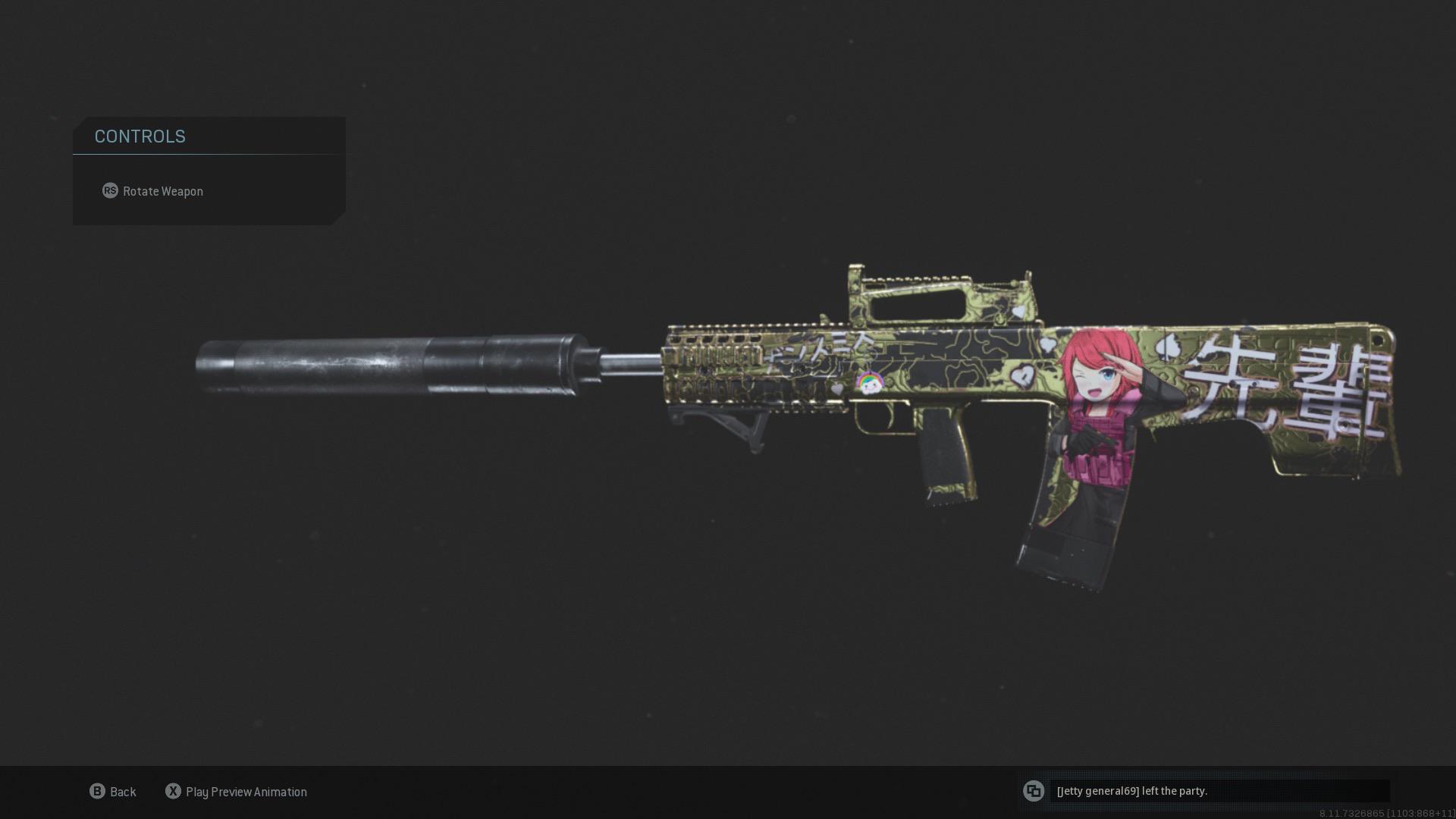This screenshot has height=819, width=1456.
Task: Play the weapon preview animation
Action: [x=236, y=792]
